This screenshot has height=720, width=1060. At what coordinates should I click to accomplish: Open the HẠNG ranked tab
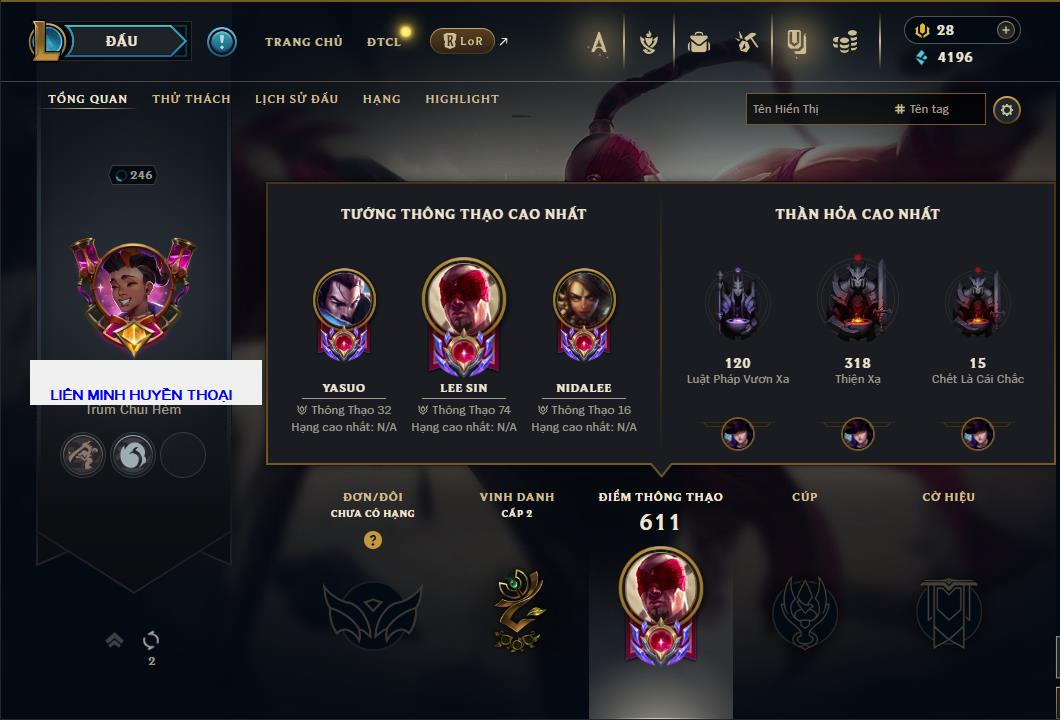coord(381,99)
